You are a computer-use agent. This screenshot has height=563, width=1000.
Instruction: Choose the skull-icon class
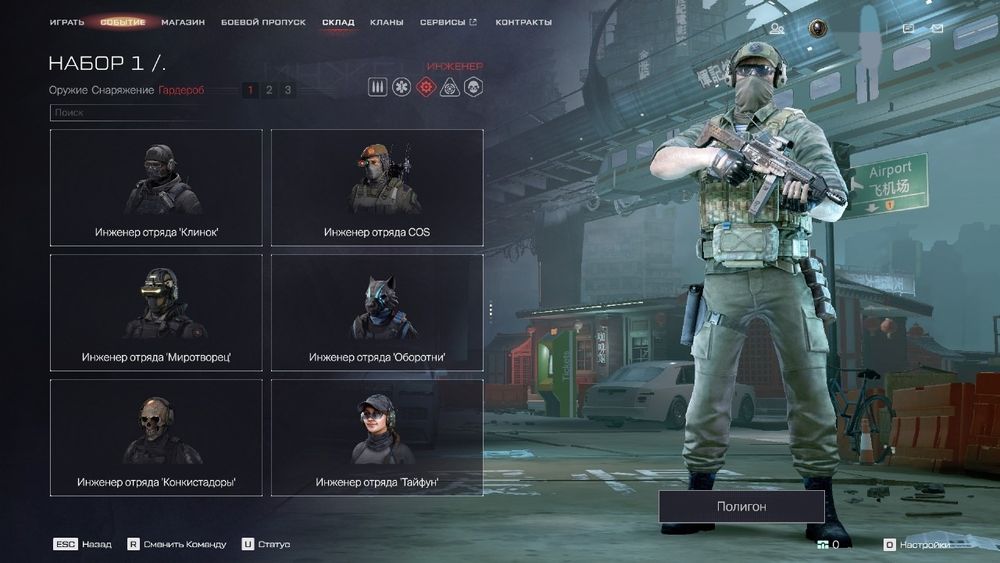tap(473, 88)
